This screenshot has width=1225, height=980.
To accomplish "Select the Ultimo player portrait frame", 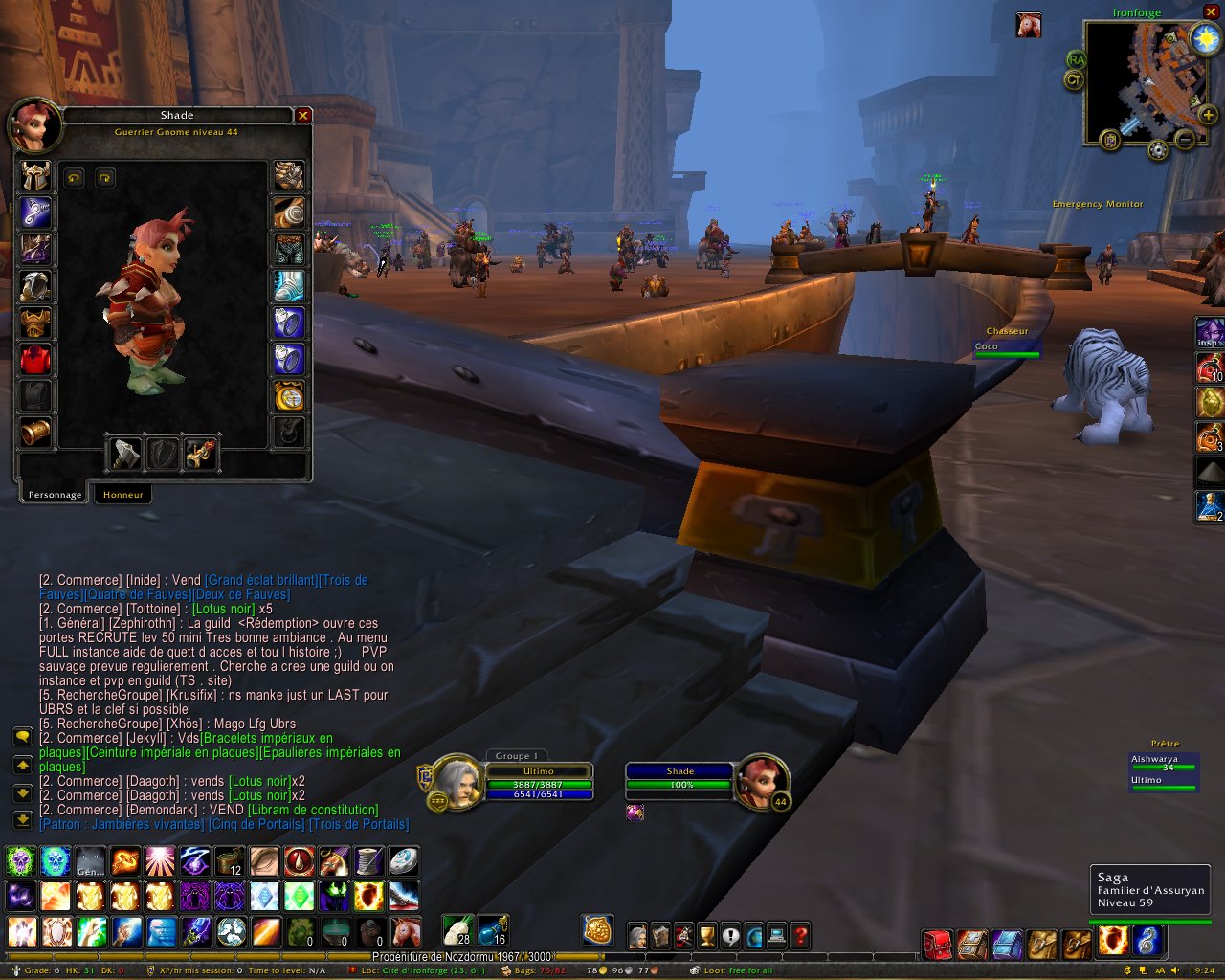I will coord(456,780).
